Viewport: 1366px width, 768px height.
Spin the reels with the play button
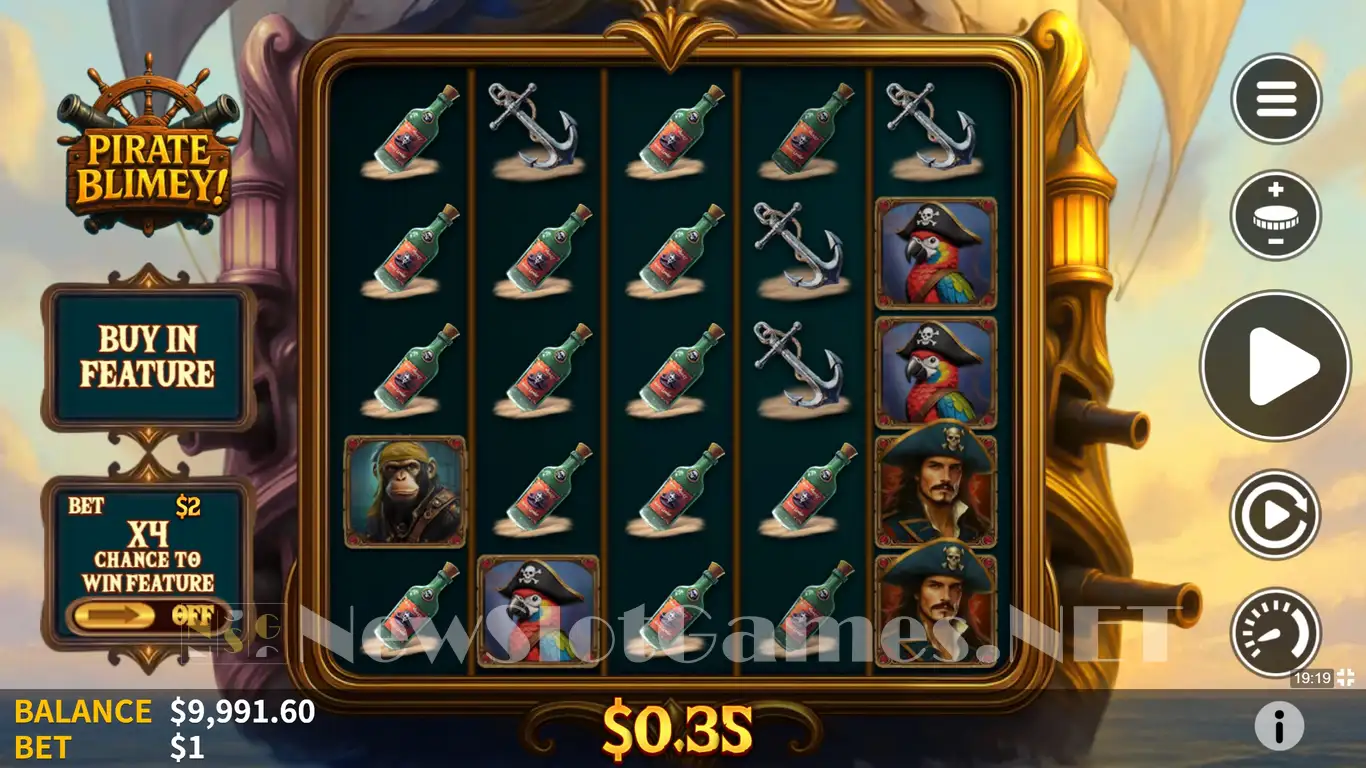coord(1275,366)
